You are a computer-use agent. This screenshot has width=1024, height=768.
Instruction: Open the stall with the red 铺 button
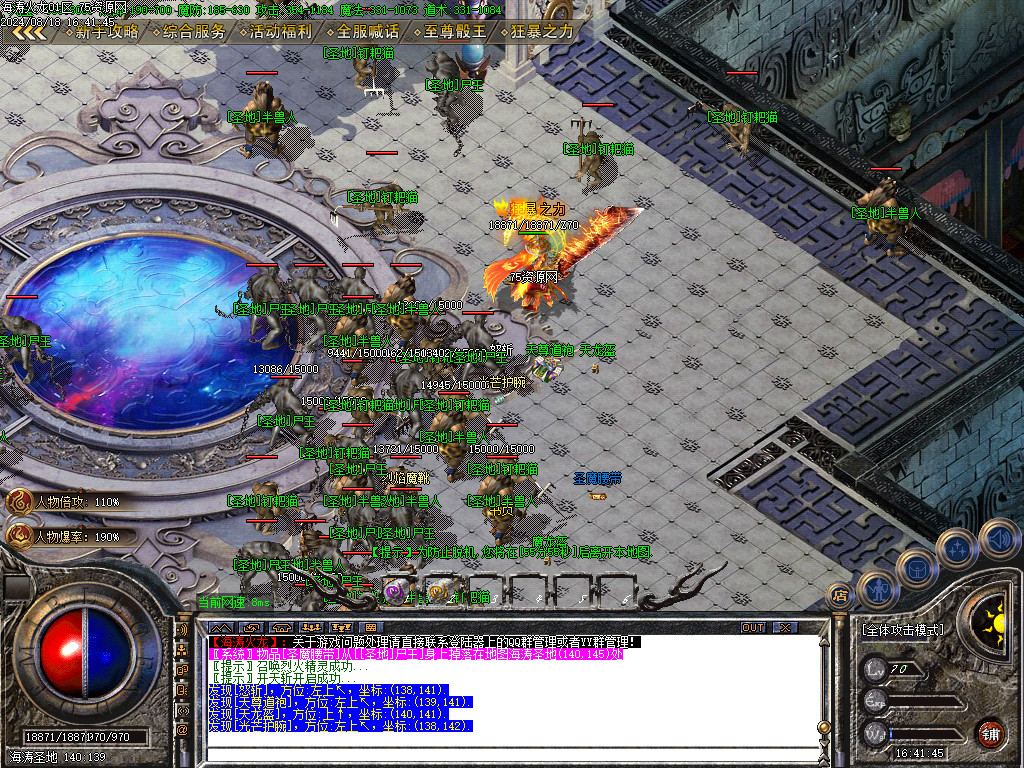click(990, 732)
